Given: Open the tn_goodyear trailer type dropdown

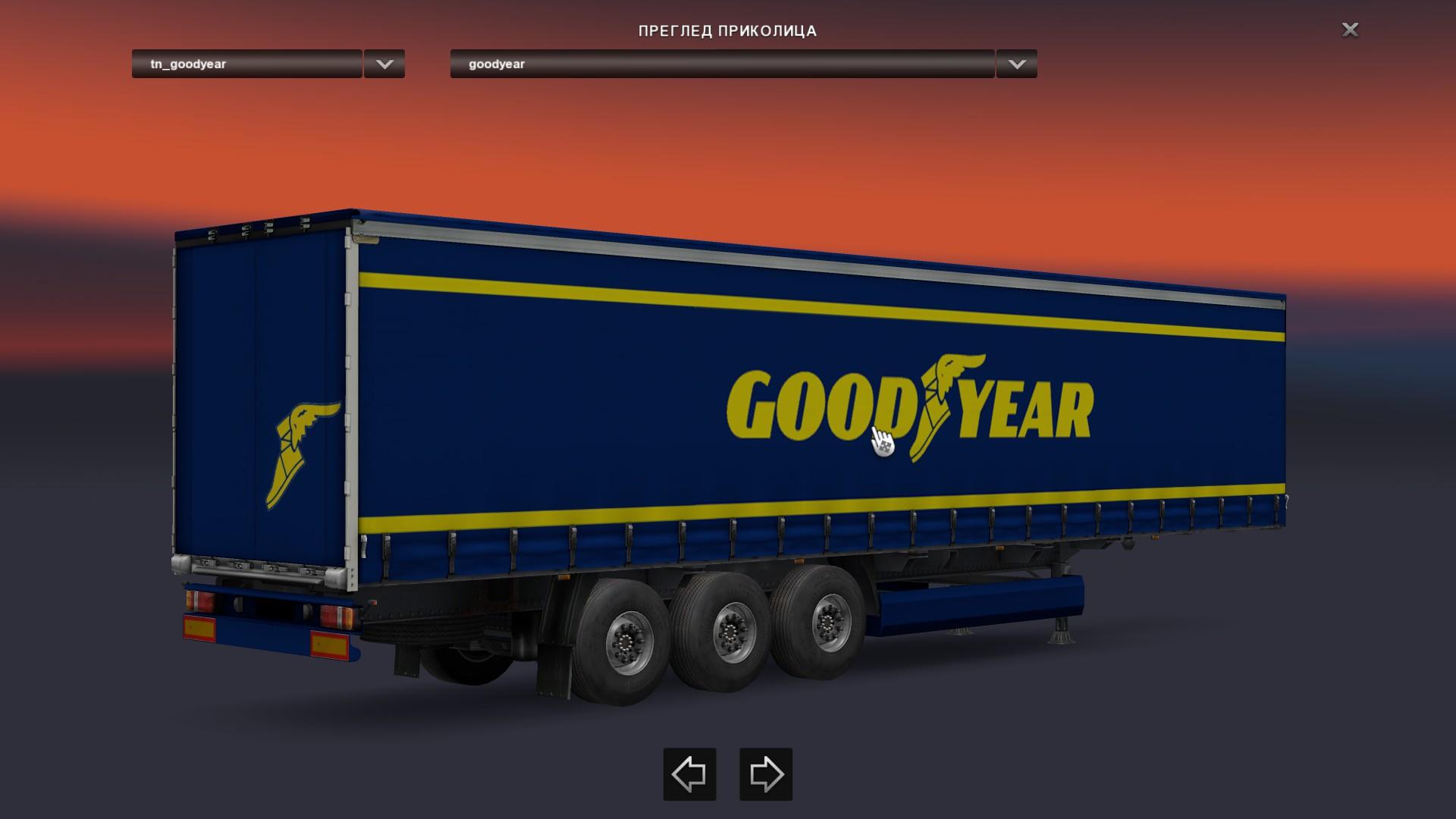Looking at the screenshot, I should (x=246, y=64).
